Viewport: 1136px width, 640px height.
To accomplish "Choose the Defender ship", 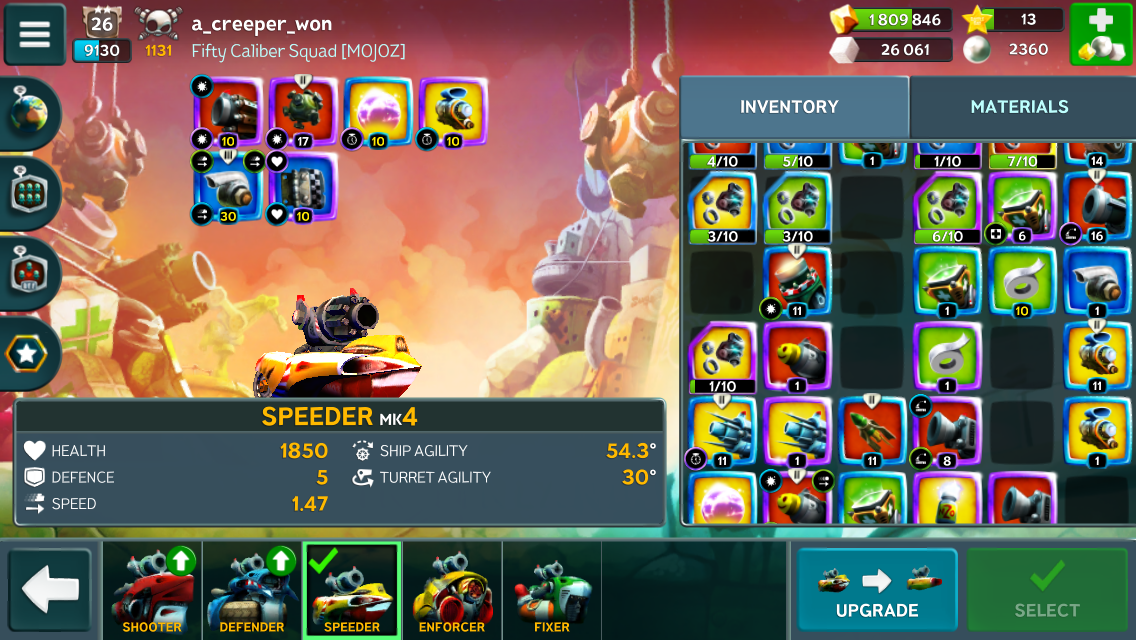I will [252, 590].
